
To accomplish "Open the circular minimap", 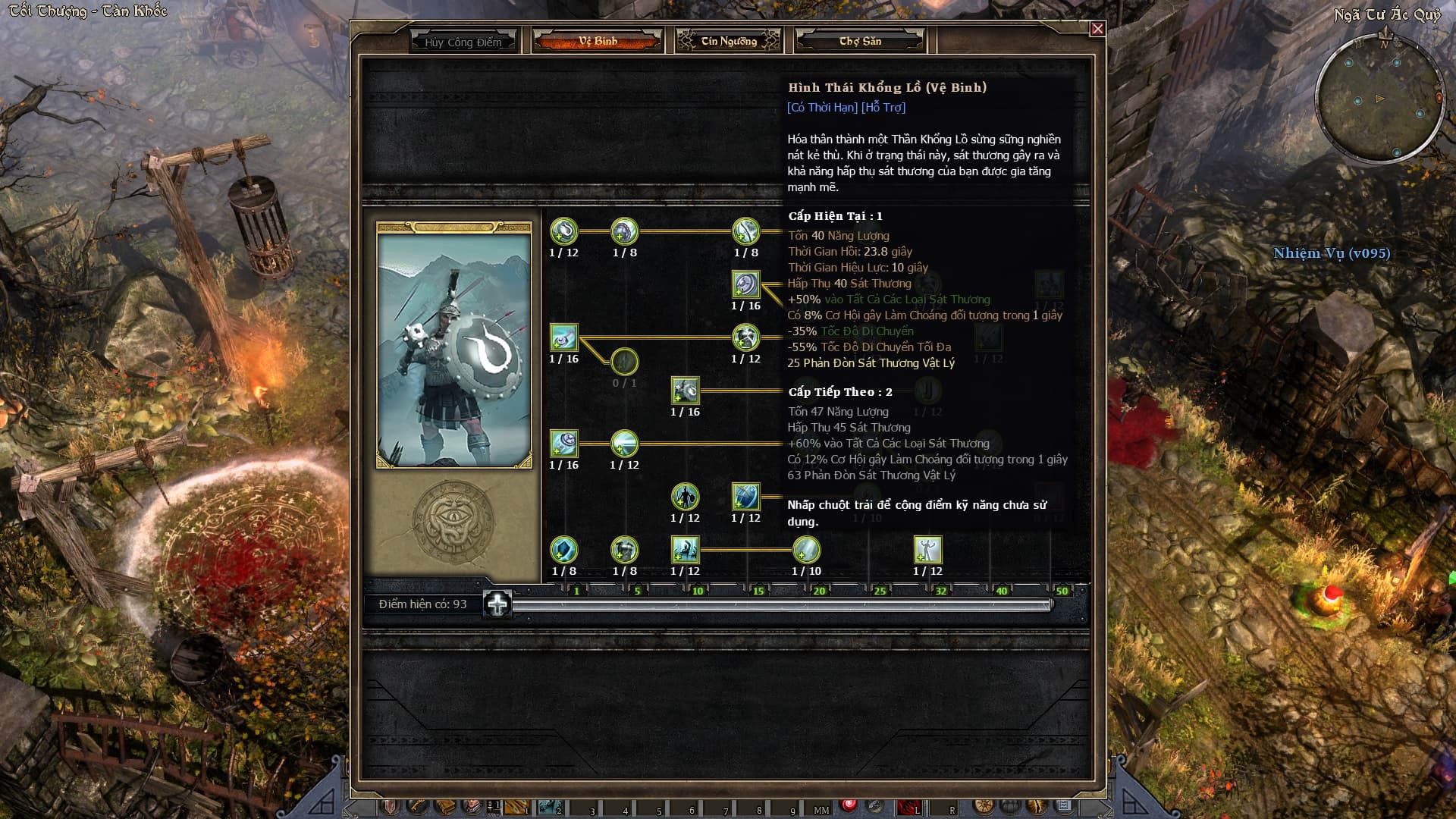I will [x=1379, y=99].
